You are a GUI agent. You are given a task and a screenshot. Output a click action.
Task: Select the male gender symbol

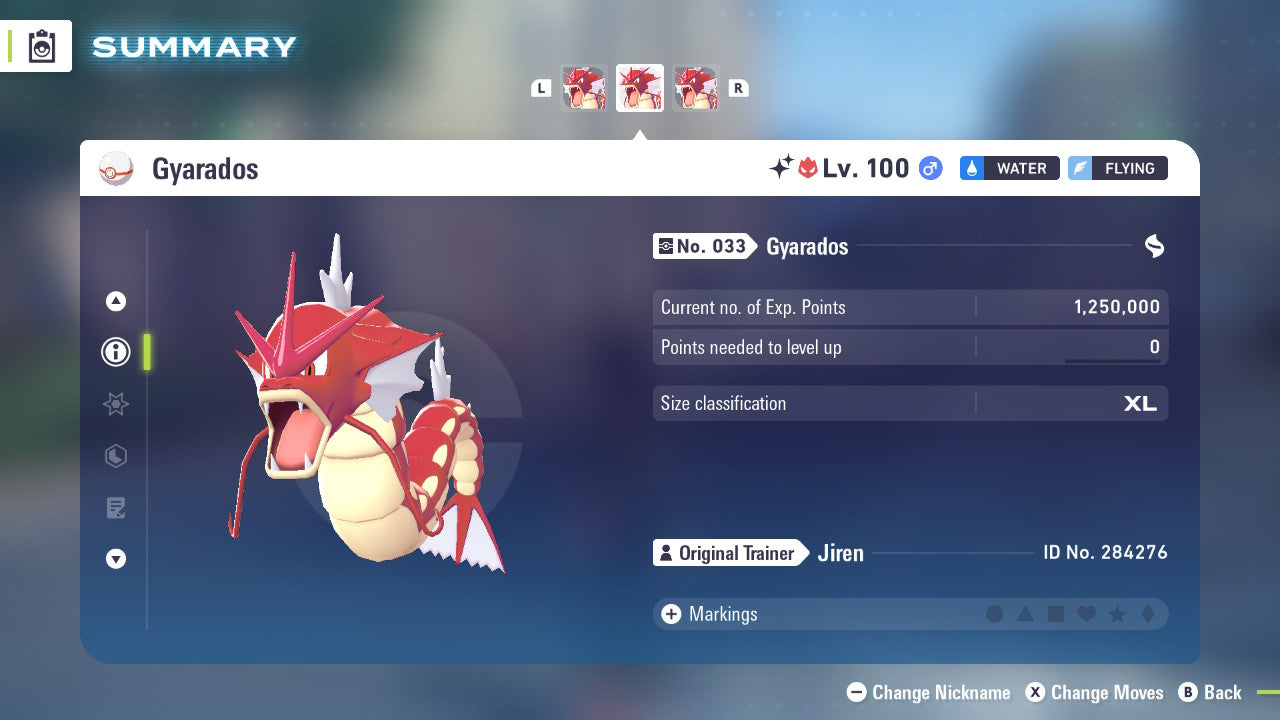(930, 169)
